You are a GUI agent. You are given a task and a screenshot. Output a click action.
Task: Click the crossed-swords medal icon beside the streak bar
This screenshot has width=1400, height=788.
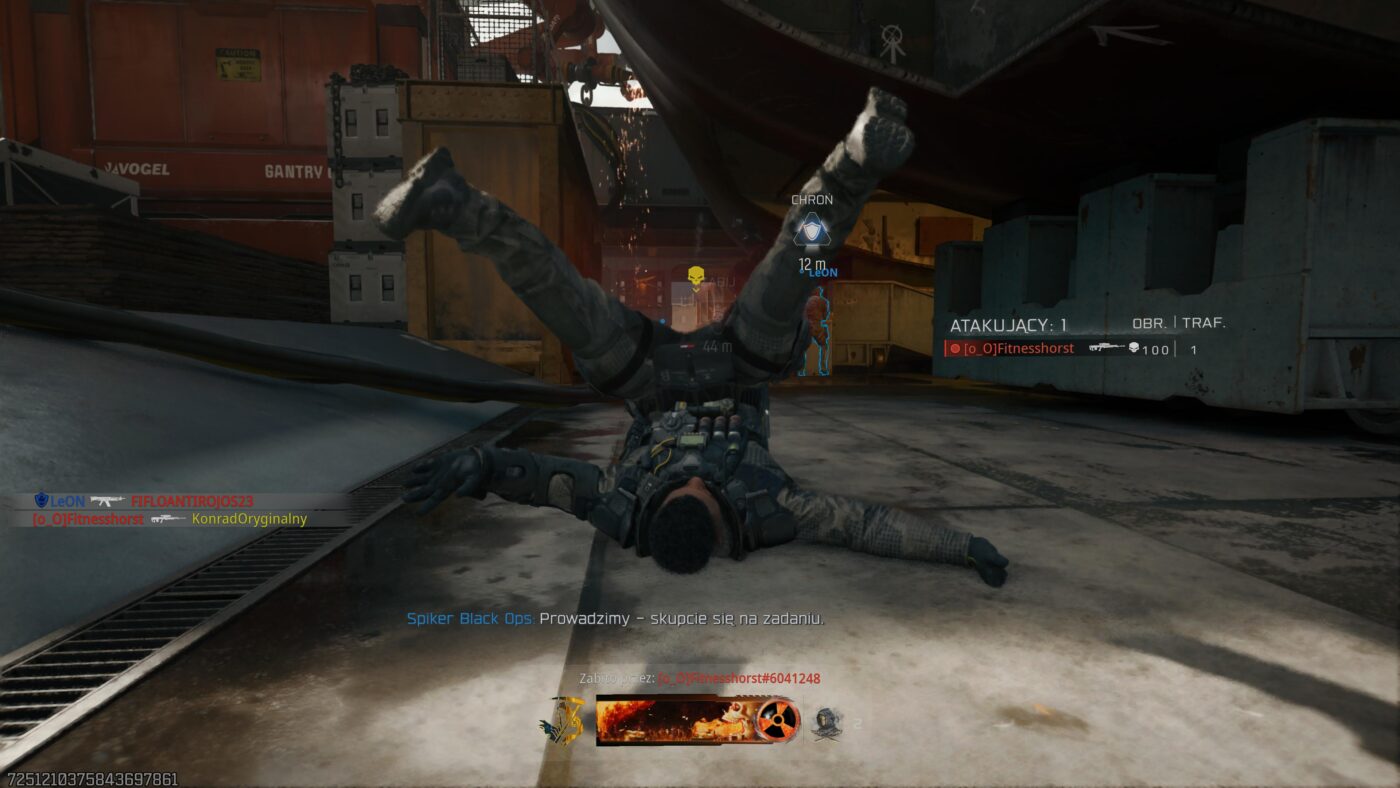(x=827, y=722)
